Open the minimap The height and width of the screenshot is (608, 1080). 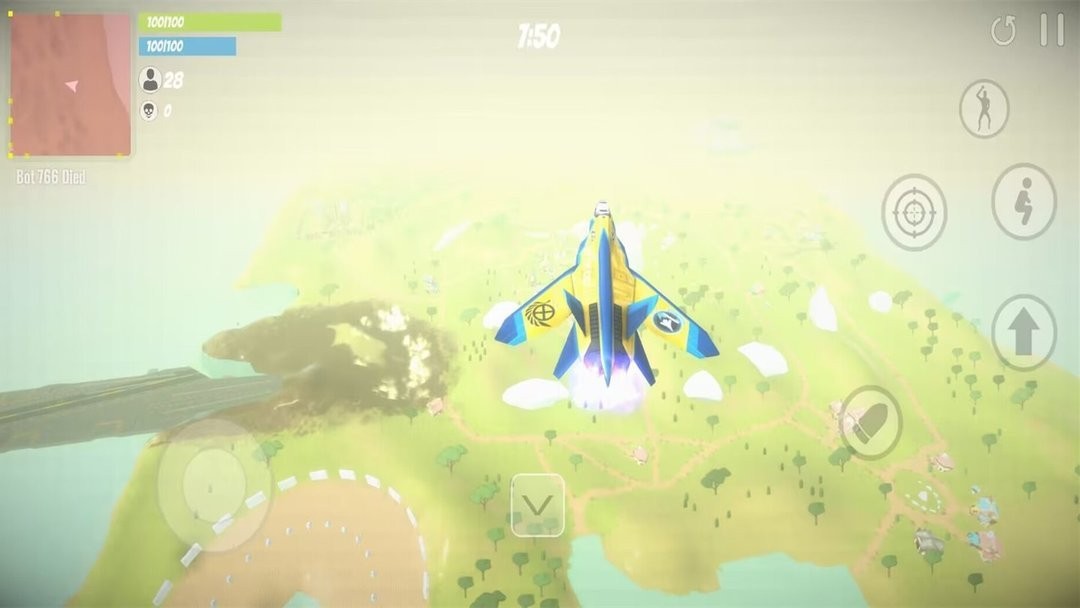(70, 85)
